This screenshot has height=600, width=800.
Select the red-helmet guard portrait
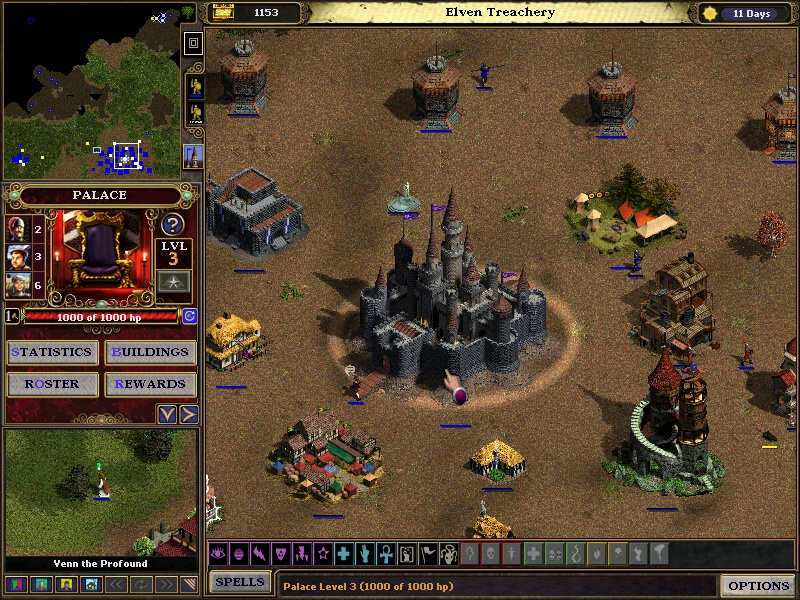[17, 230]
